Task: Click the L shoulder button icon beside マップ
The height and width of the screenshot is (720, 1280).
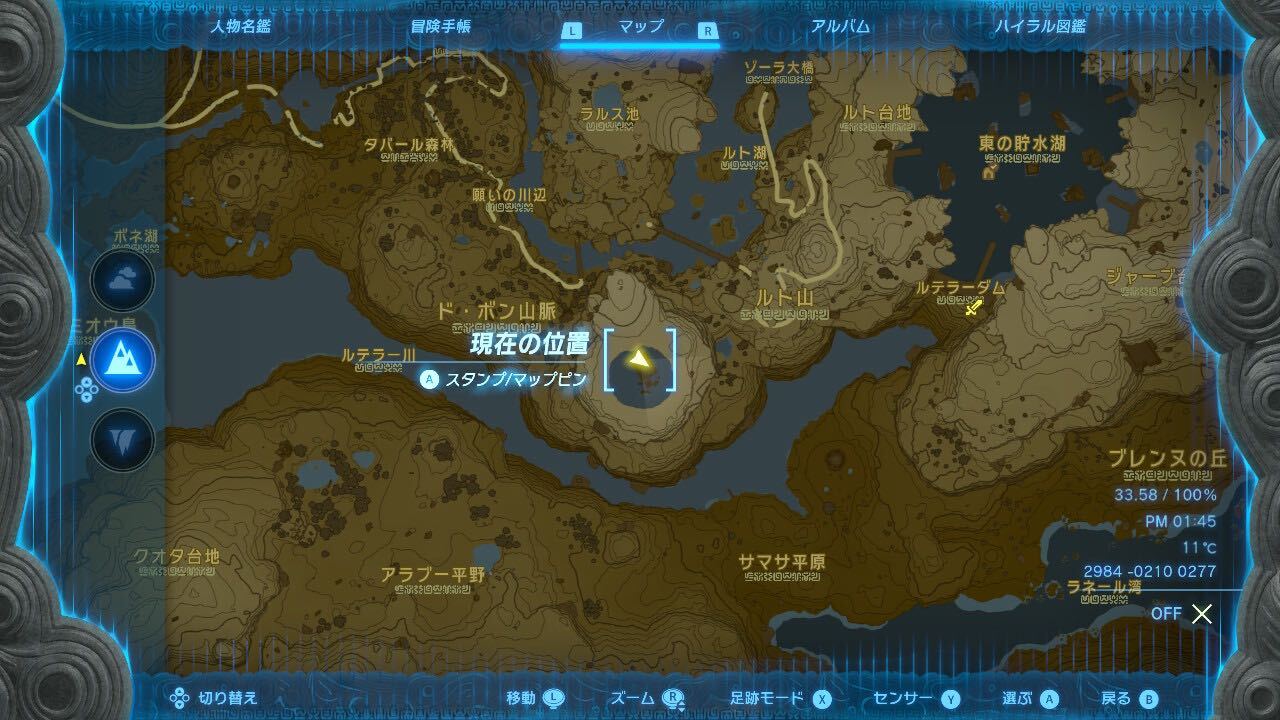Action: pos(573,31)
